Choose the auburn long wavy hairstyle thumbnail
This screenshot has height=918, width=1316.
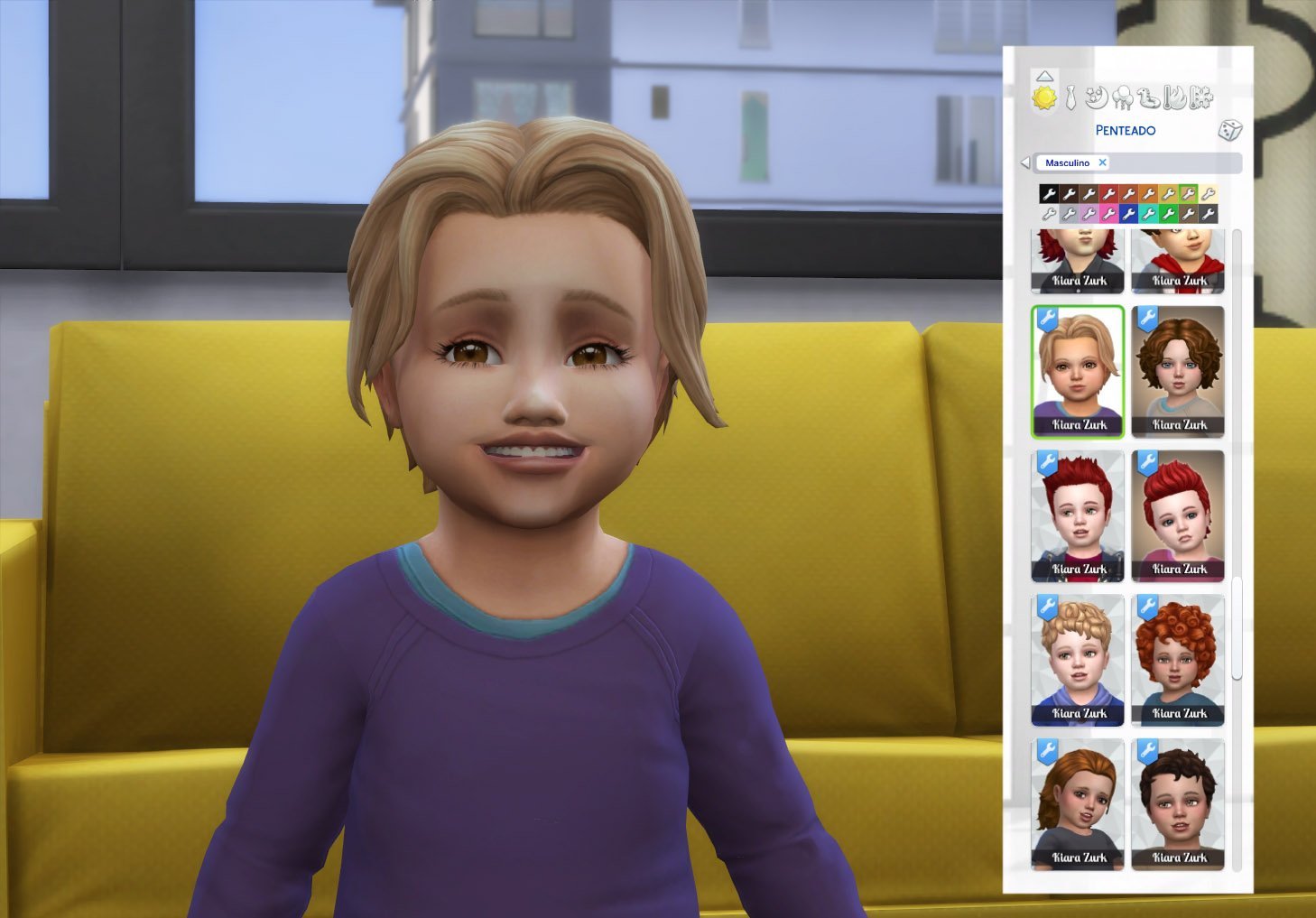click(x=1078, y=803)
